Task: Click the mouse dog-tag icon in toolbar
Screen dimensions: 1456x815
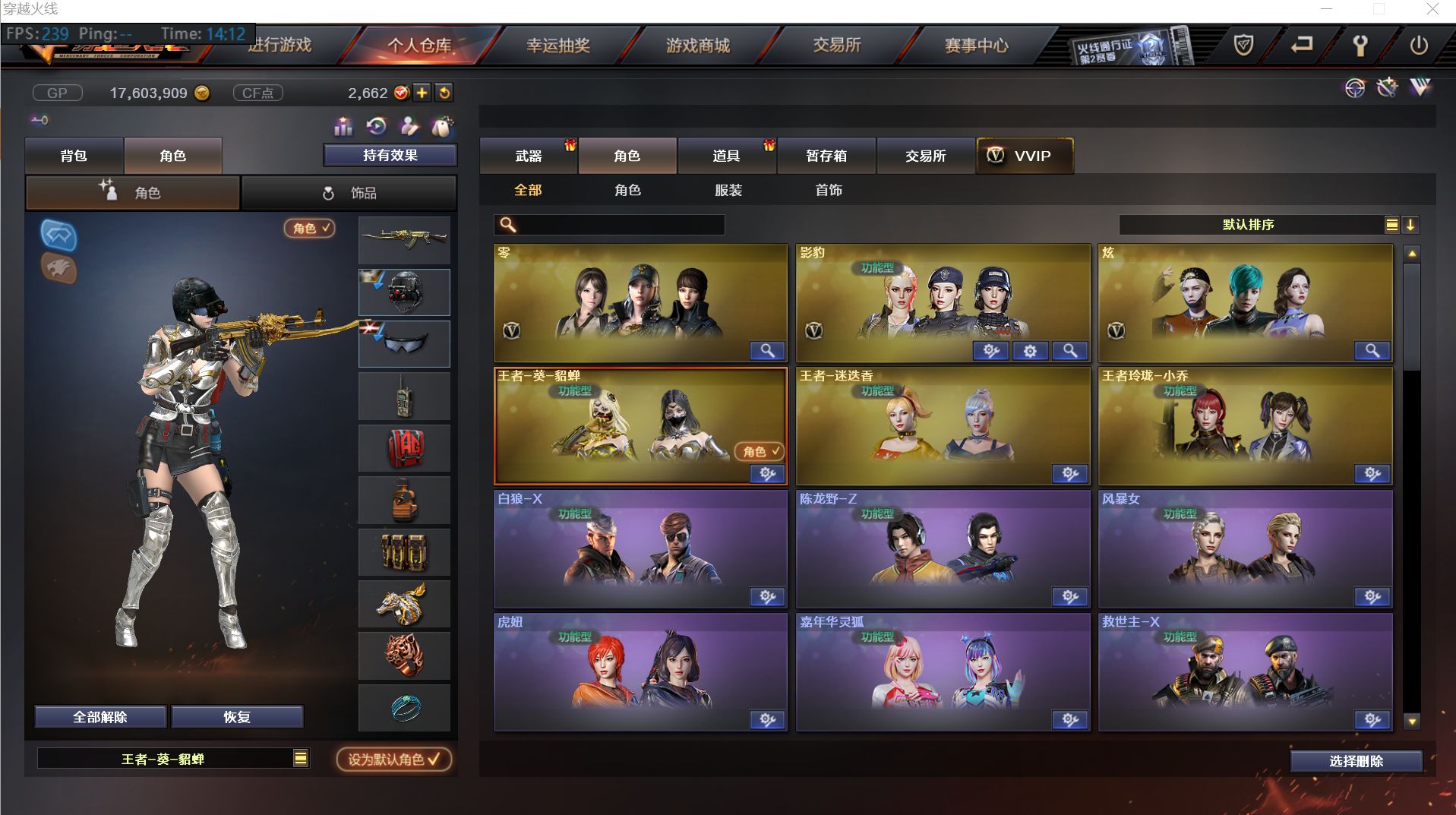Action: 443,127
